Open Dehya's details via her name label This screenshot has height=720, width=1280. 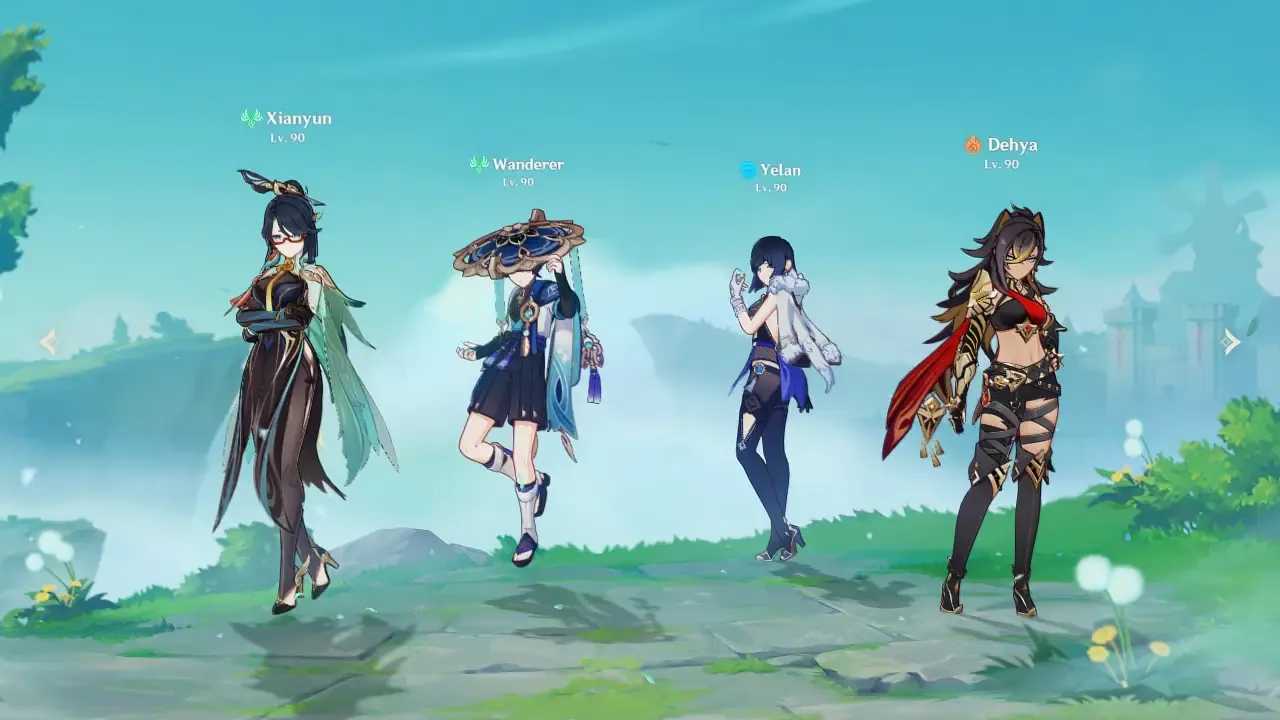[x=1011, y=144]
